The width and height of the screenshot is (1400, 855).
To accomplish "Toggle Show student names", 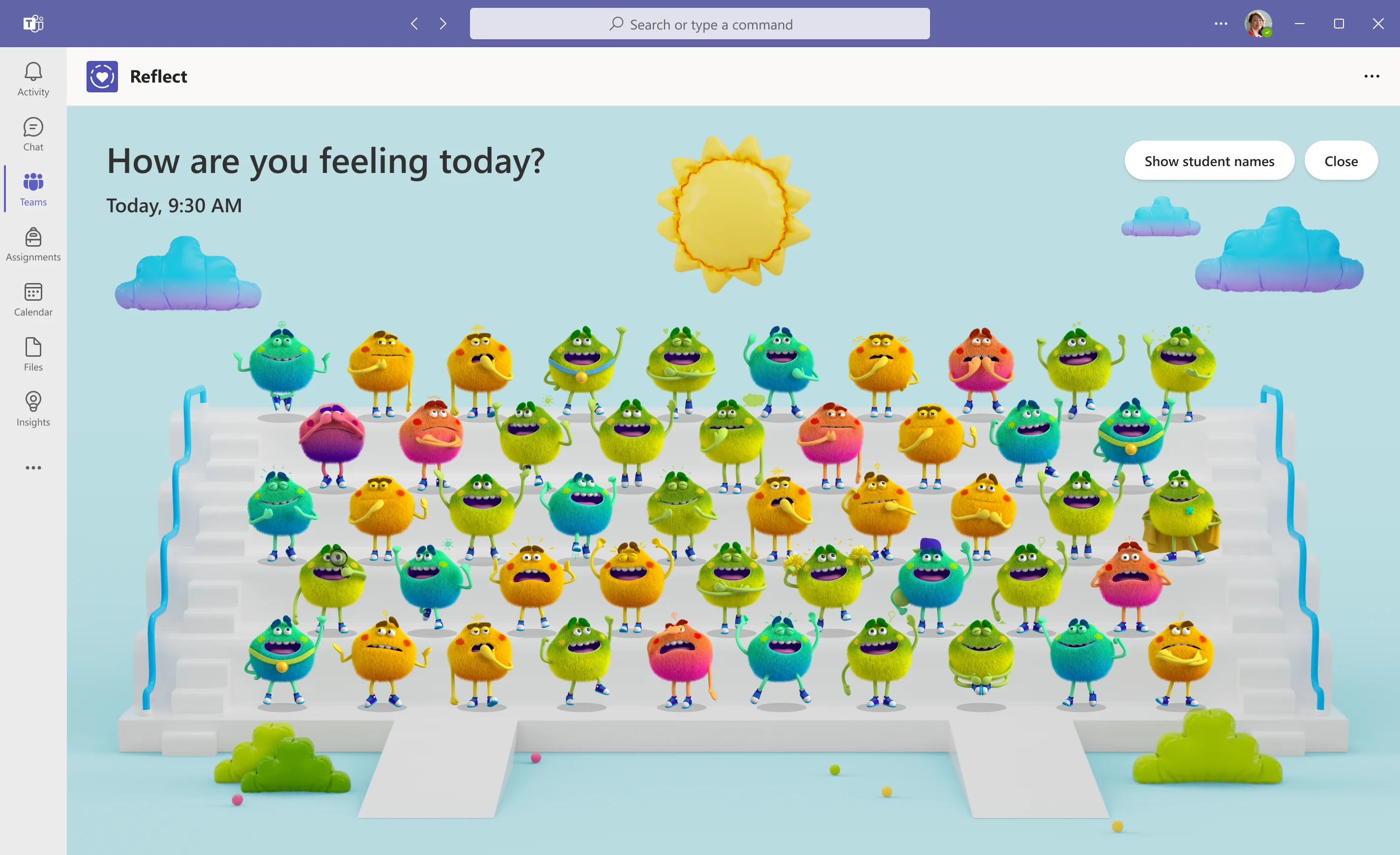I will [1209, 161].
